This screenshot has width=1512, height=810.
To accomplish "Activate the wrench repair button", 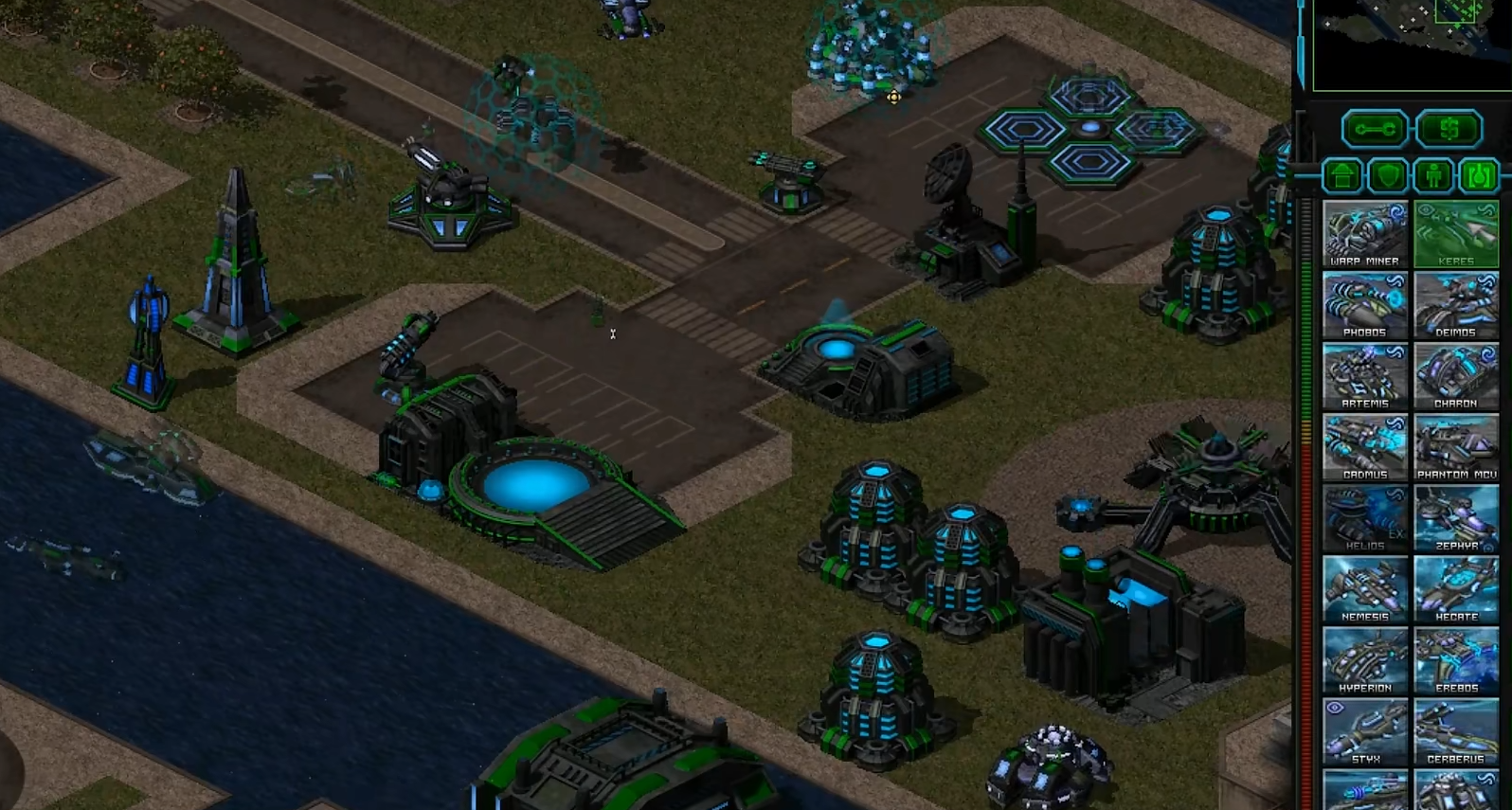I will point(1374,129).
